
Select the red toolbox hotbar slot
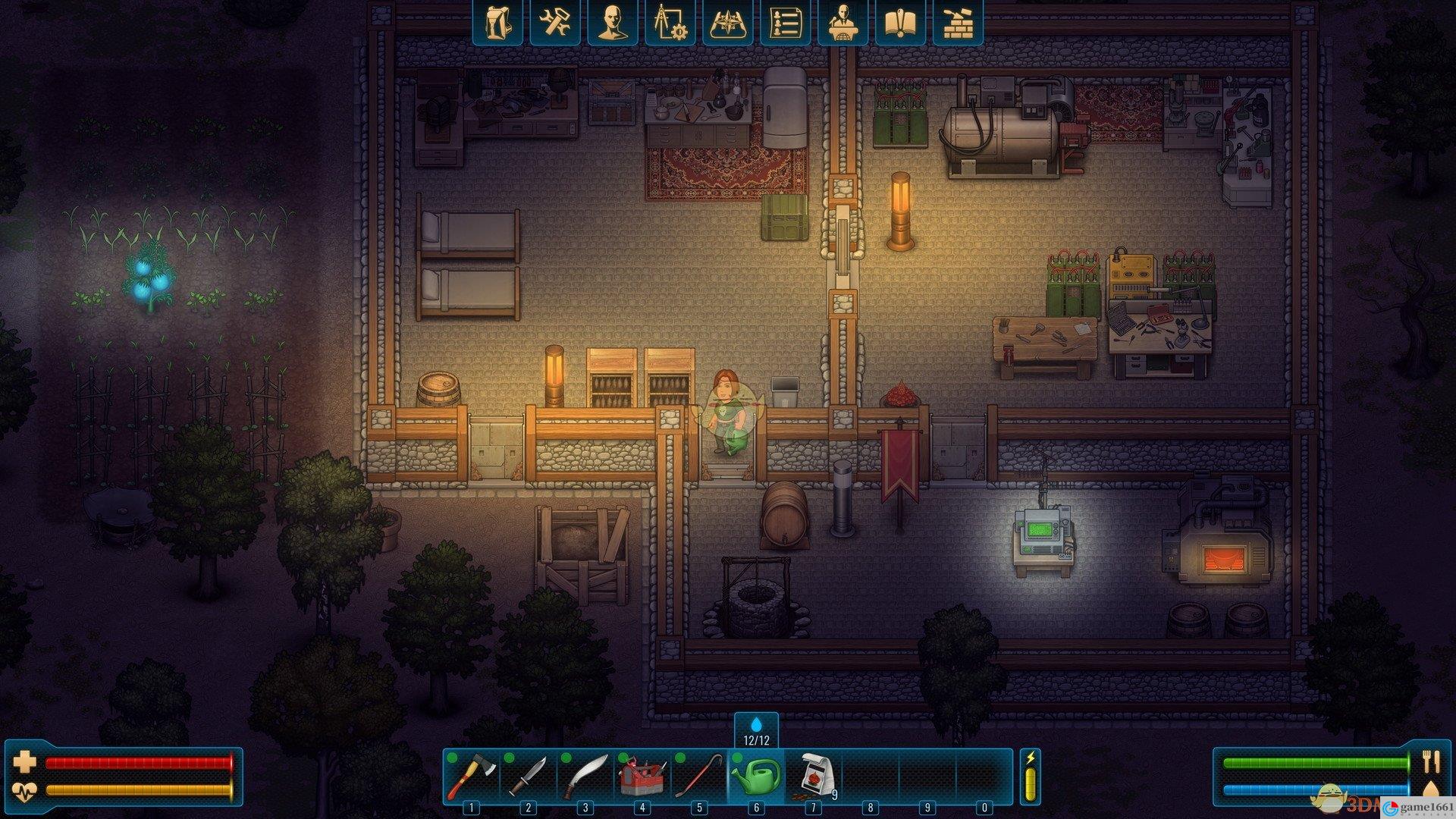click(x=642, y=777)
